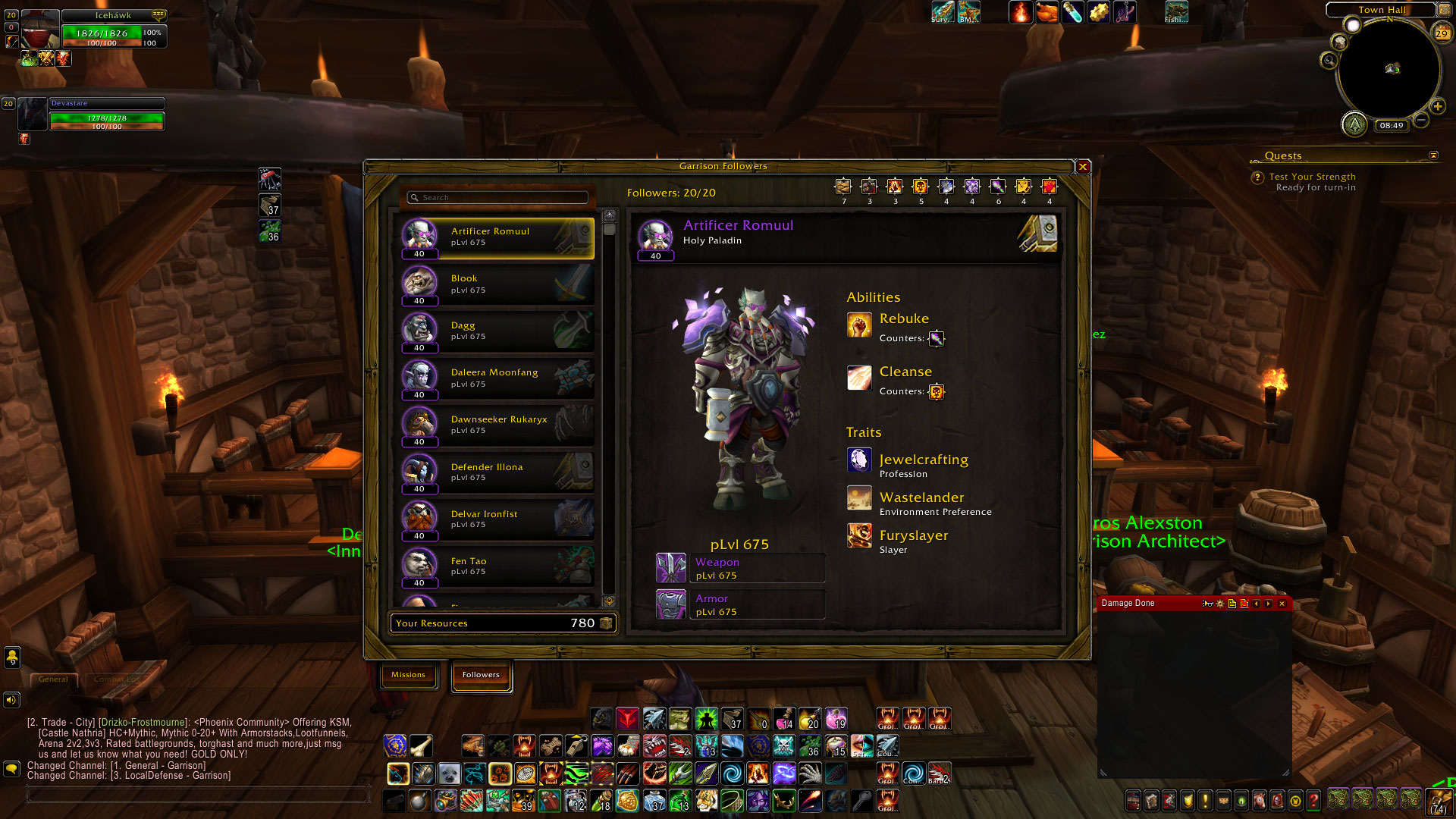Click the Rebuke ability icon
Screen dimensions: 1456x819
(859, 325)
